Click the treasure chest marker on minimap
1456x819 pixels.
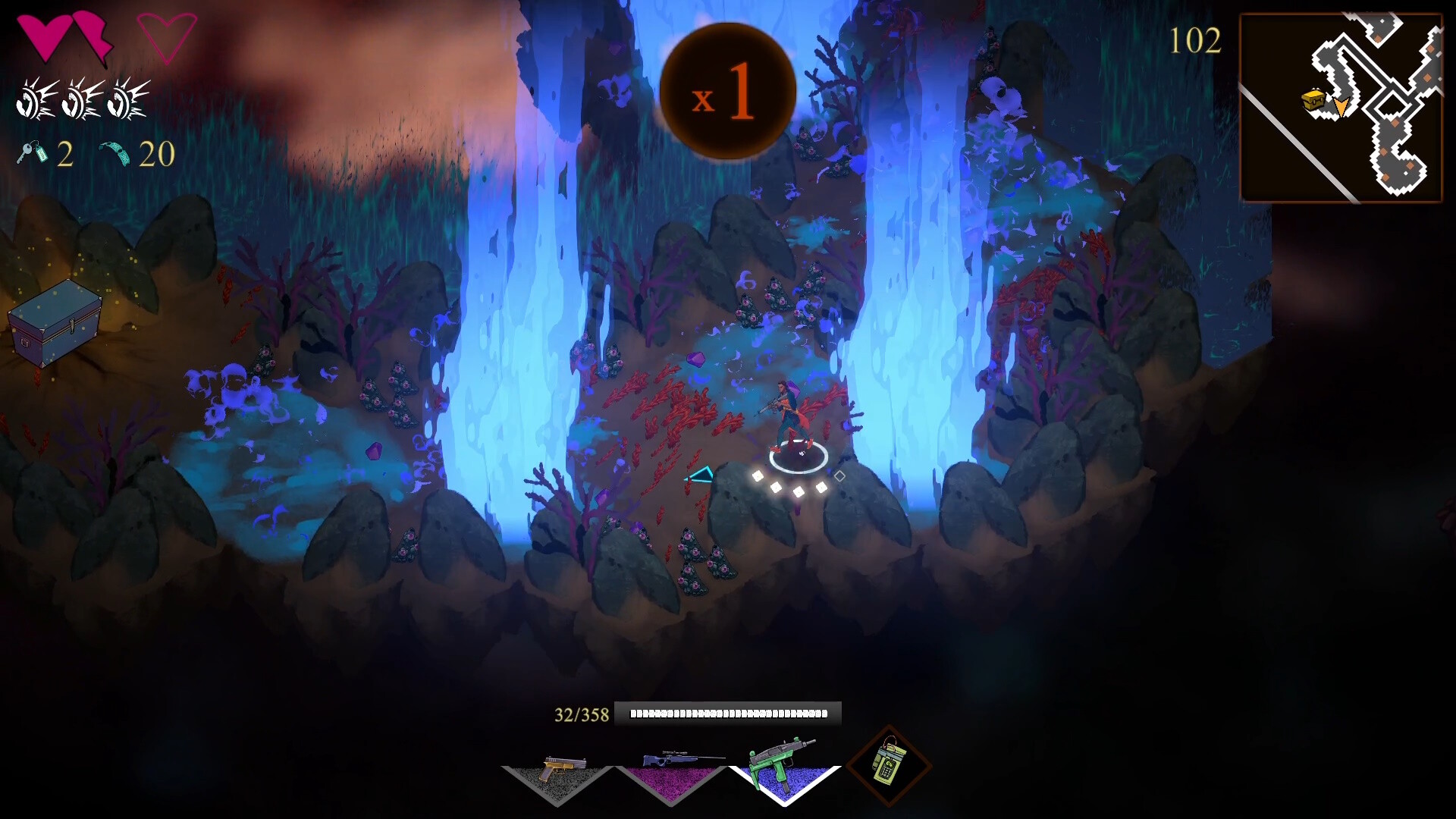click(x=1315, y=100)
